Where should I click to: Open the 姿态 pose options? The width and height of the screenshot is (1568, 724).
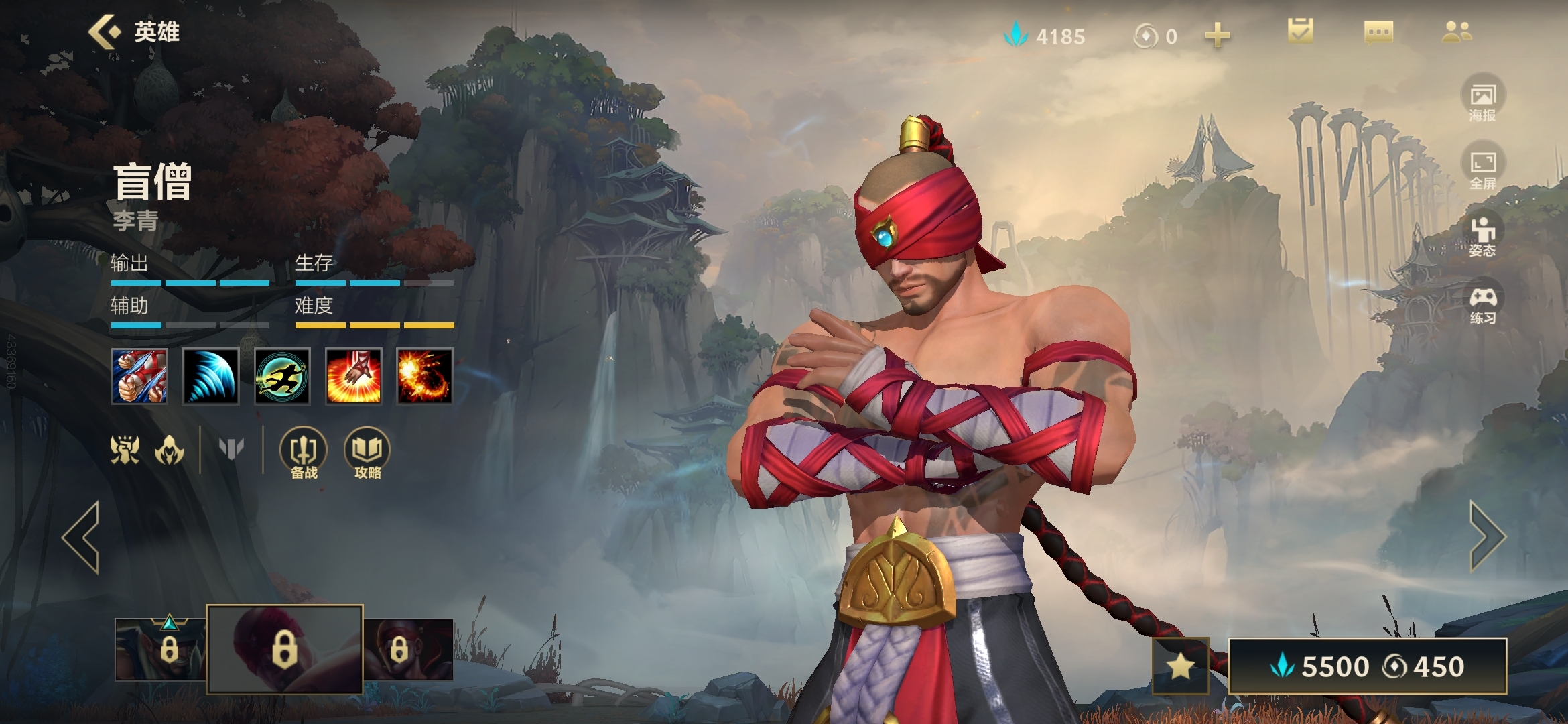click(1482, 235)
